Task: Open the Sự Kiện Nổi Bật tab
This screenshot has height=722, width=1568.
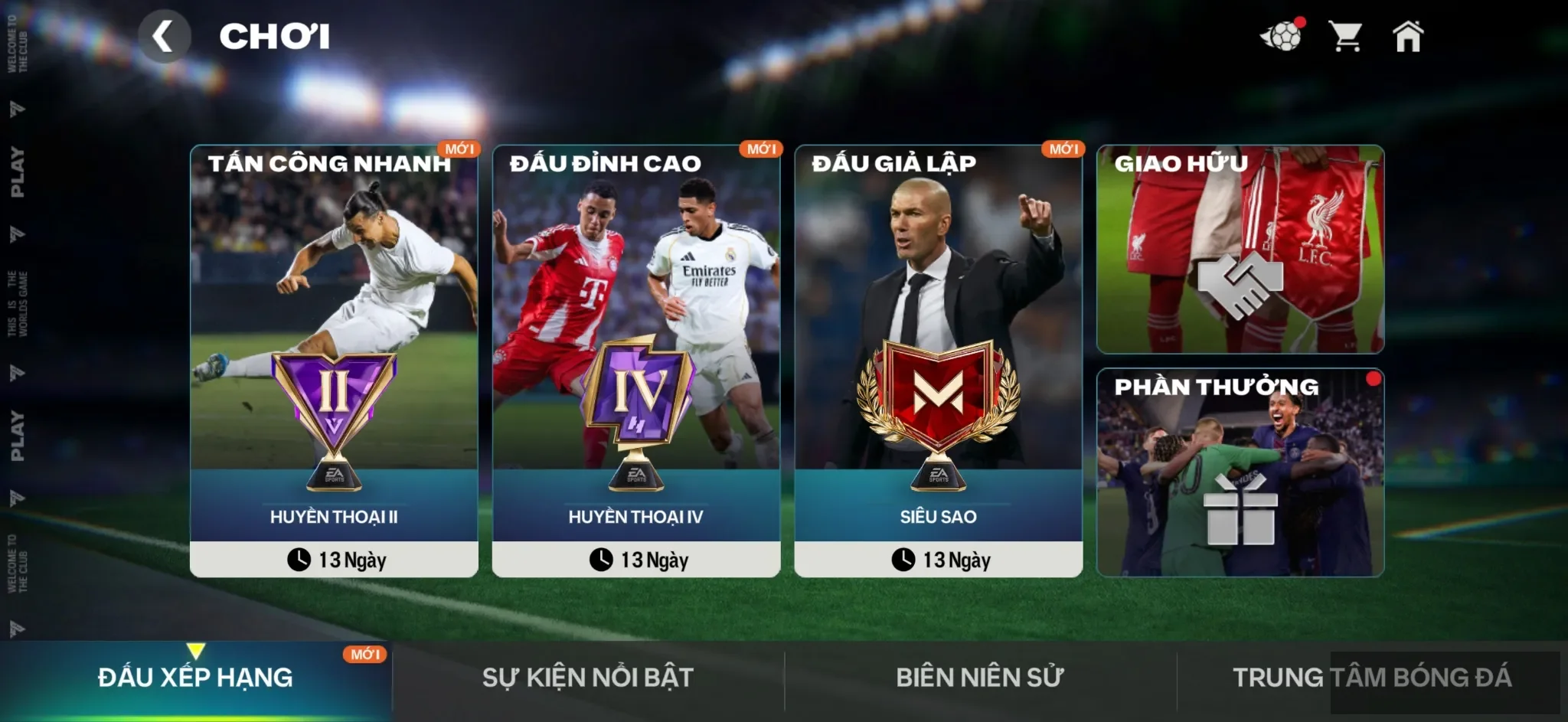Action: [x=587, y=678]
